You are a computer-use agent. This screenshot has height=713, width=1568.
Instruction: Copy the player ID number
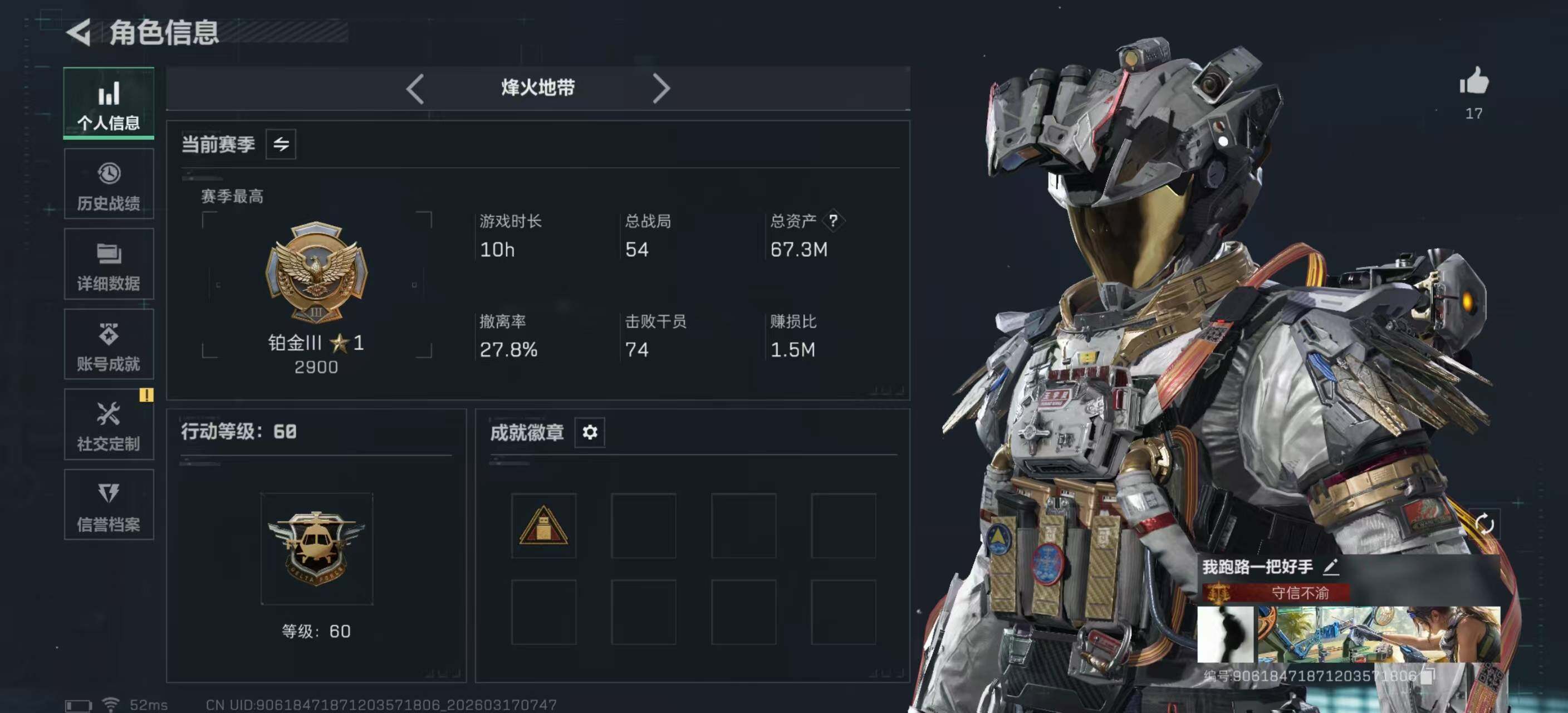pyautogui.click(x=1427, y=675)
